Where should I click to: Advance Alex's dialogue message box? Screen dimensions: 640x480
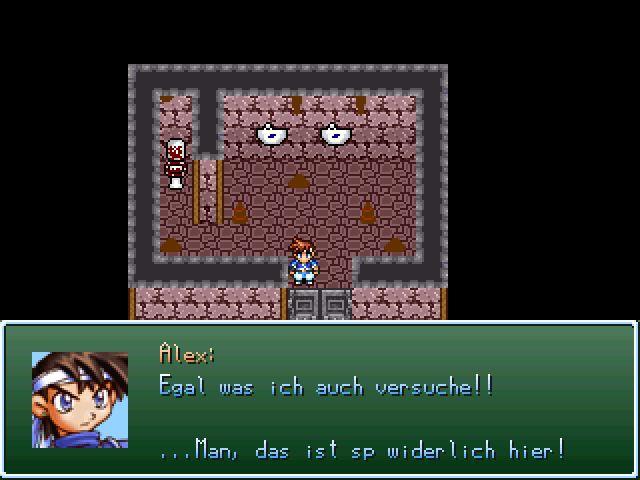(x=320, y=400)
